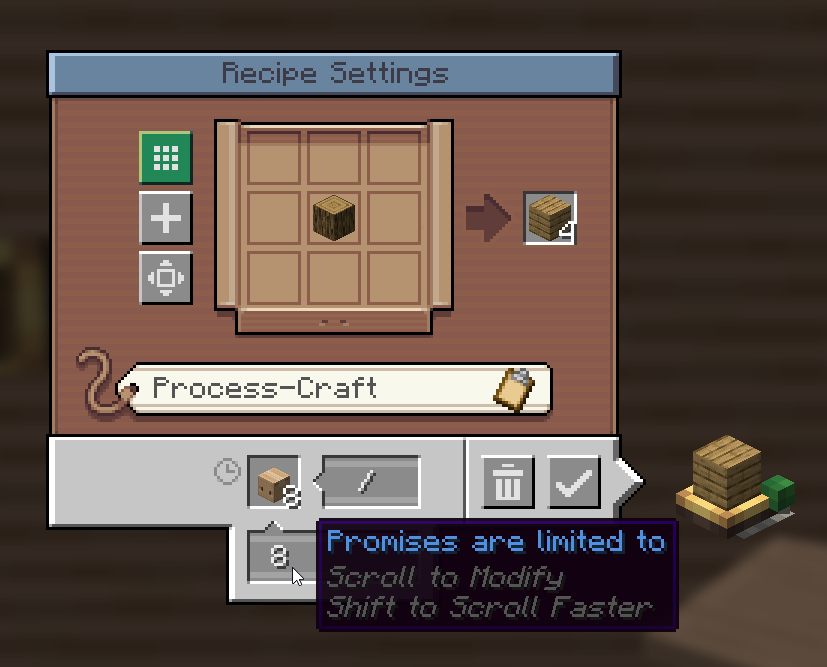Click the slash value field
Image resolution: width=827 pixels, height=667 pixels.
(x=370, y=482)
